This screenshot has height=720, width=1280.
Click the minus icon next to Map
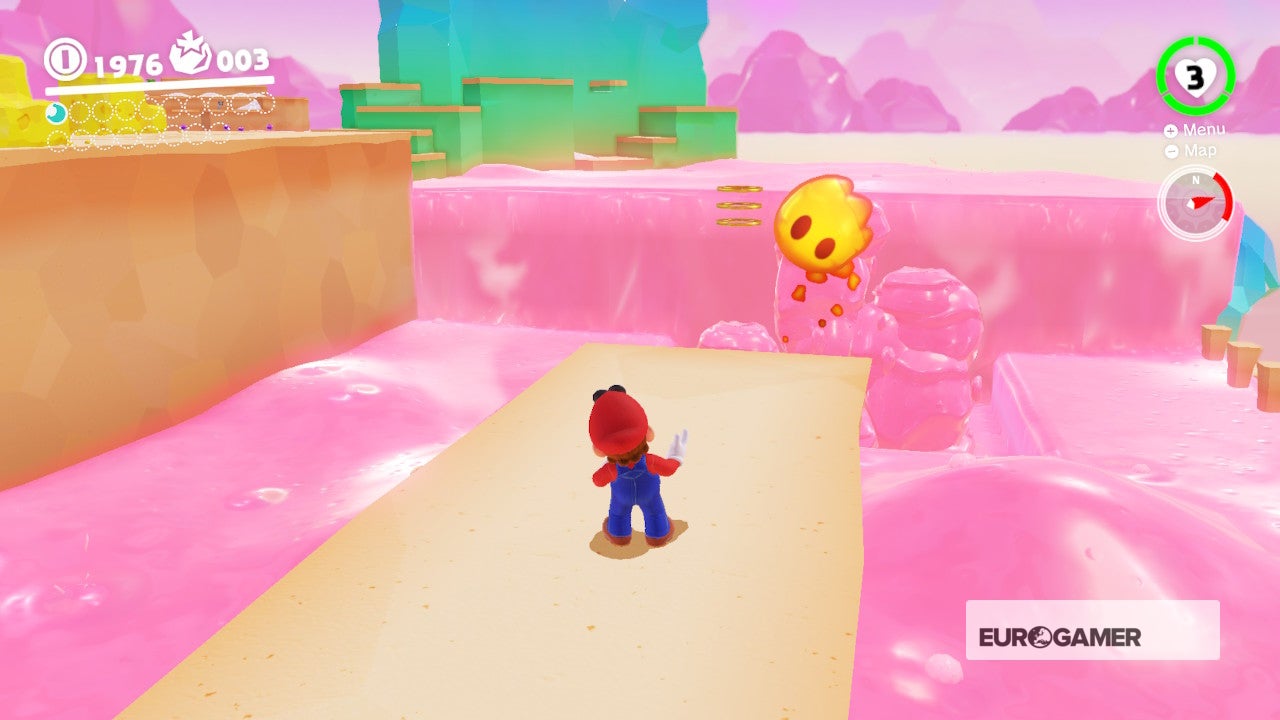click(x=1170, y=151)
